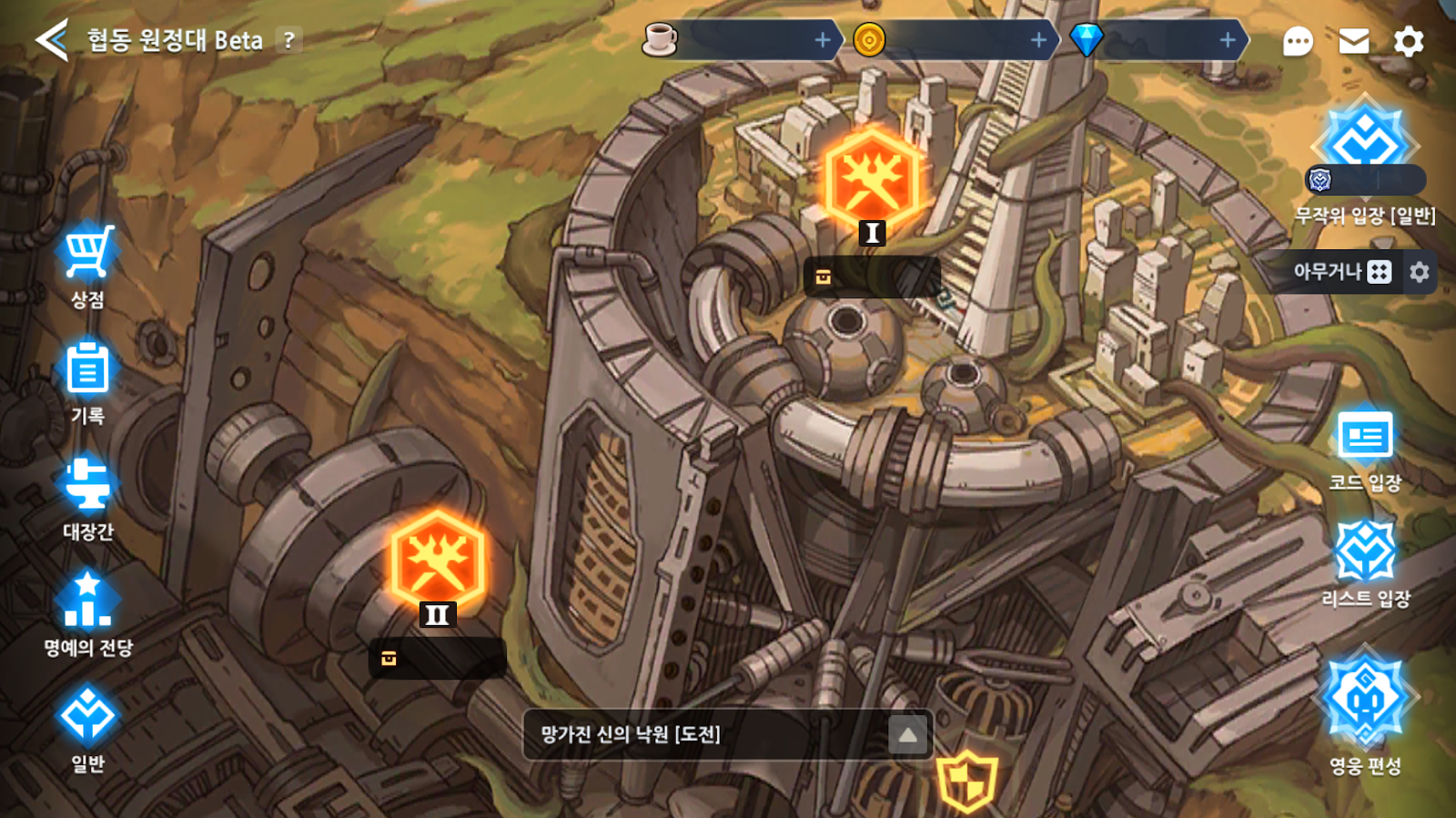Open the chat bubble icon
This screenshot has height=818, width=1456.
[x=1298, y=42]
